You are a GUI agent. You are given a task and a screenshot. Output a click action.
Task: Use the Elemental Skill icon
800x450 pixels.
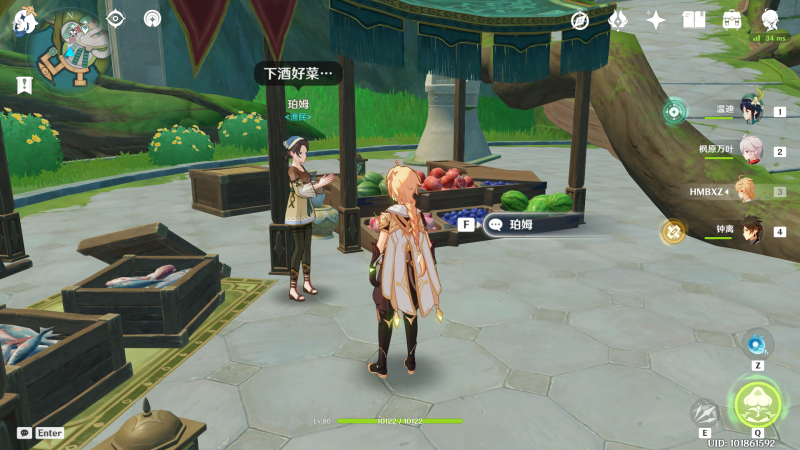[705, 413]
